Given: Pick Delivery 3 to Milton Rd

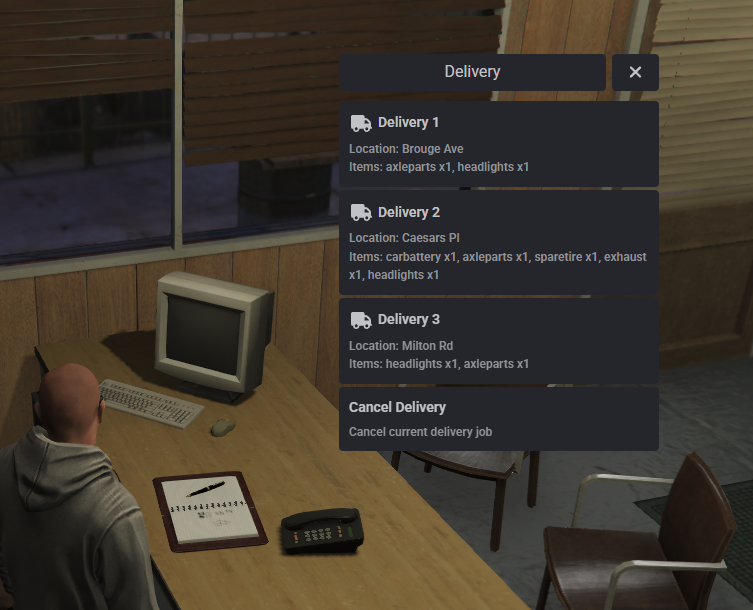Looking at the screenshot, I should point(498,341).
